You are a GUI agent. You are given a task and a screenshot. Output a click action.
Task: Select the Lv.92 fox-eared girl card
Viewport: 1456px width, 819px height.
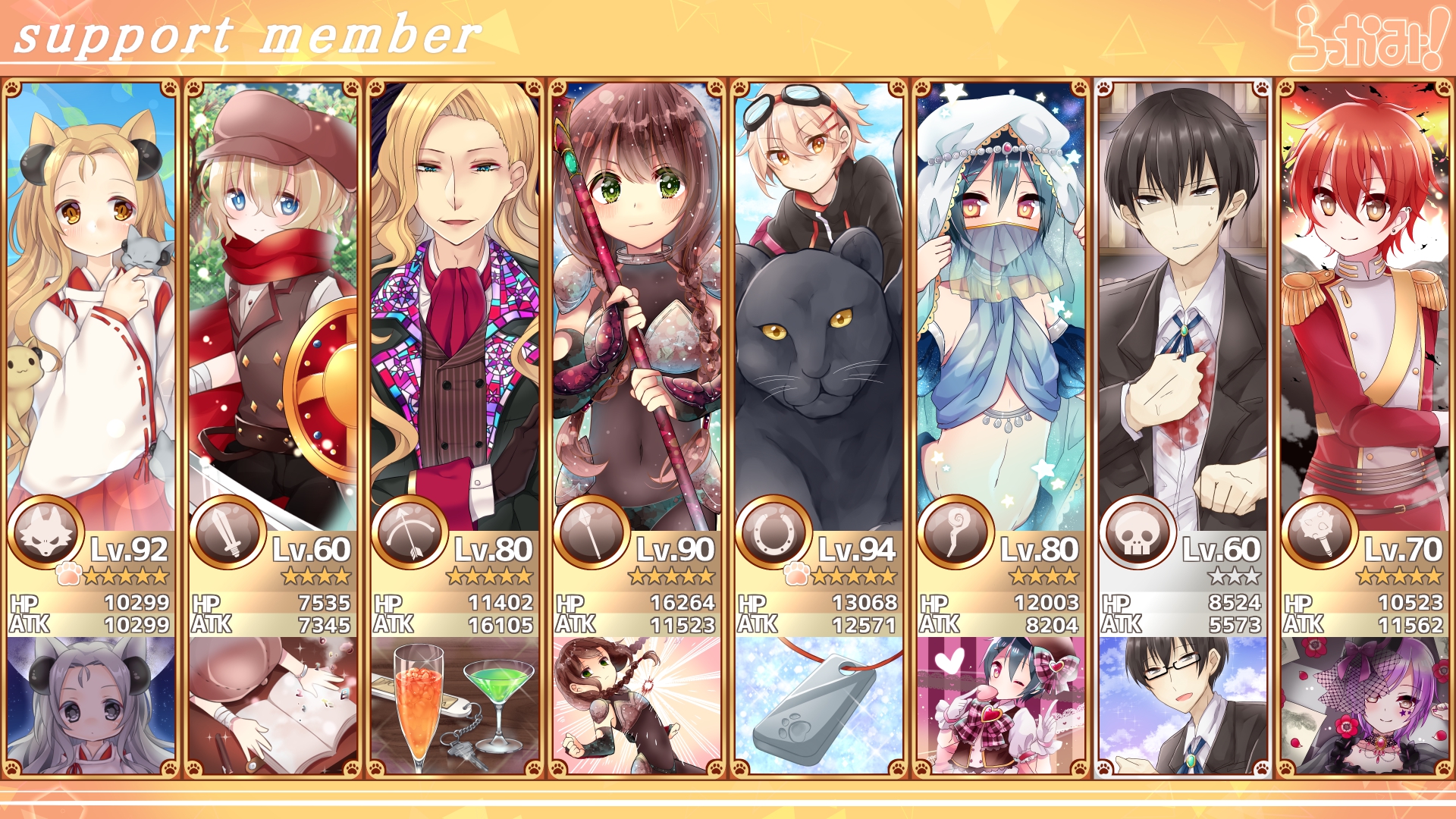pos(91,303)
